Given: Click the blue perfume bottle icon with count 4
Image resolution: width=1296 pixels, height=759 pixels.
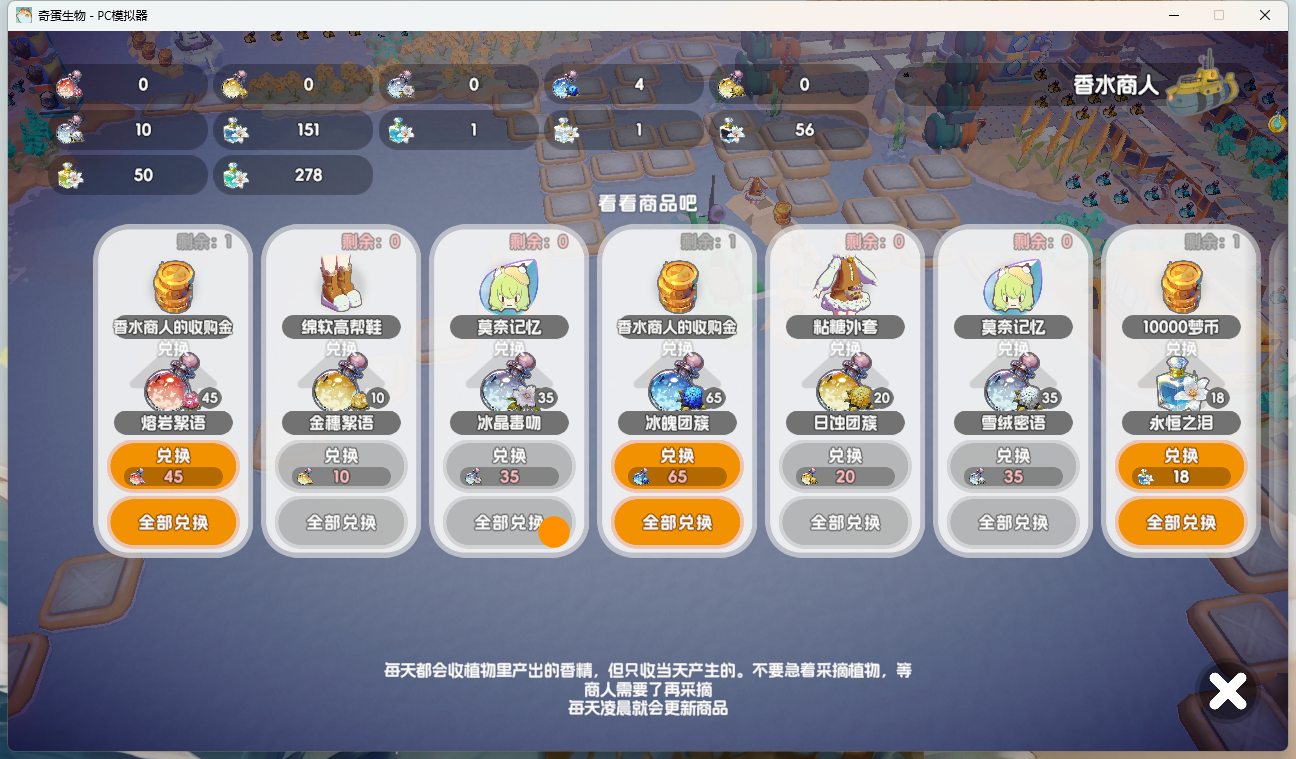Looking at the screenshot, I should click(x=565, y=86).
